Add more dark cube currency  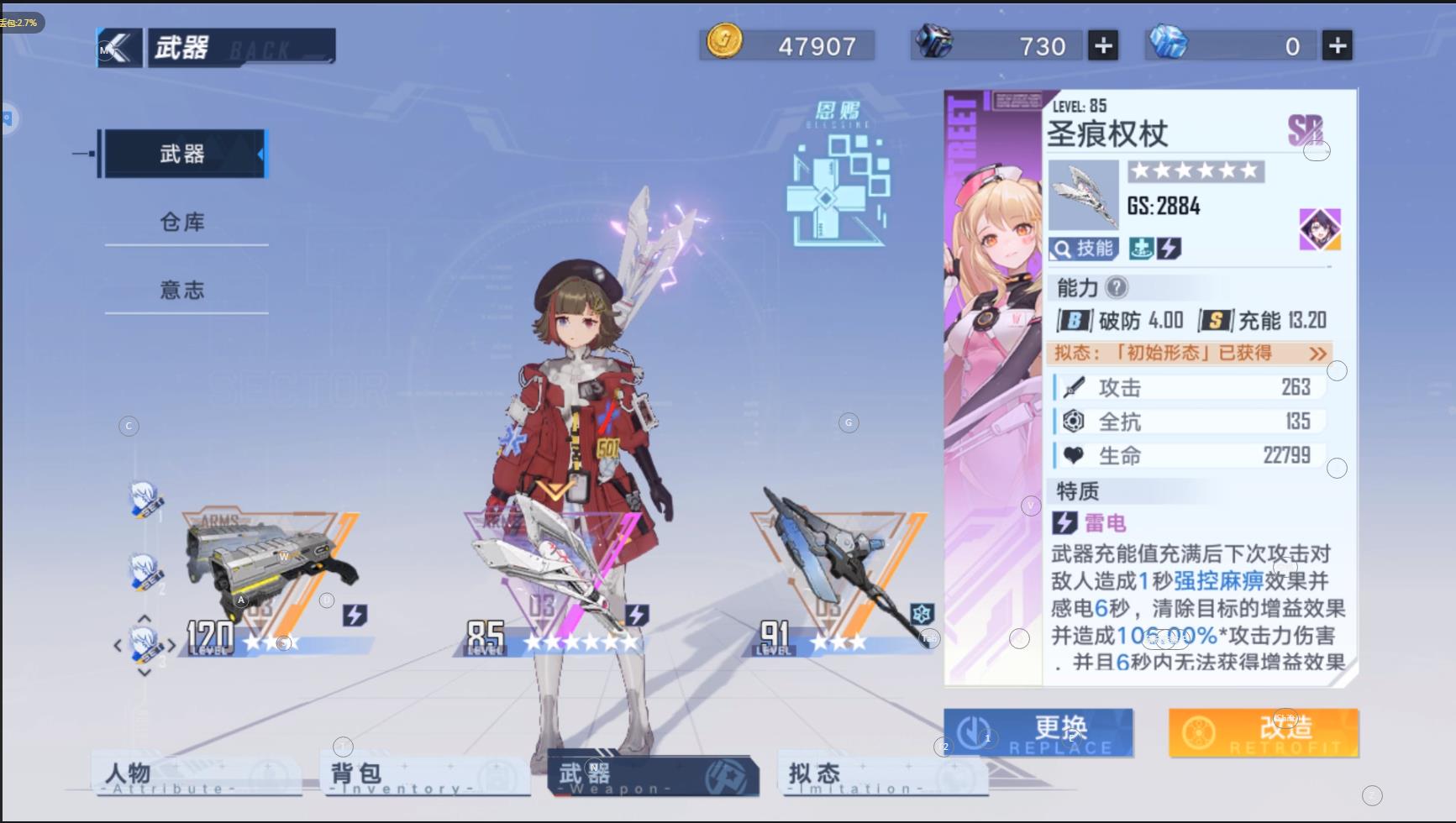pyautogui.click(x=1103, y=45)
